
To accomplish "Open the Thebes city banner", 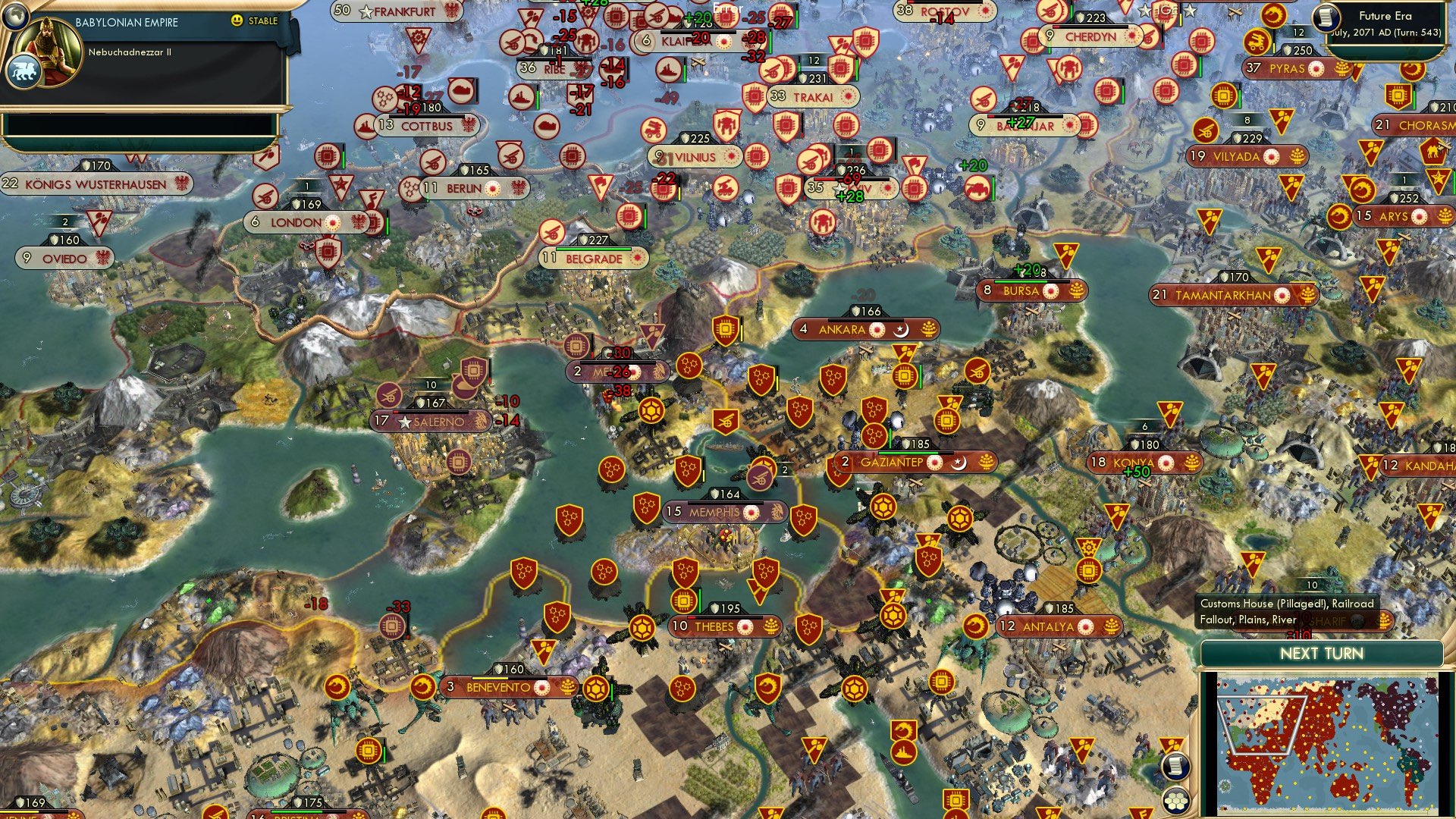I will click(x=713, y=627).
